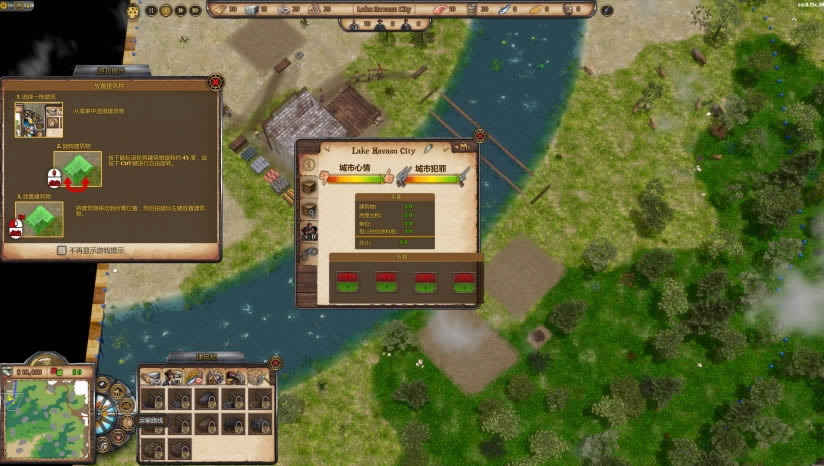Screen dimensions: 824x466
Task: Open the info tab in city panel
Action: point(308,163)
